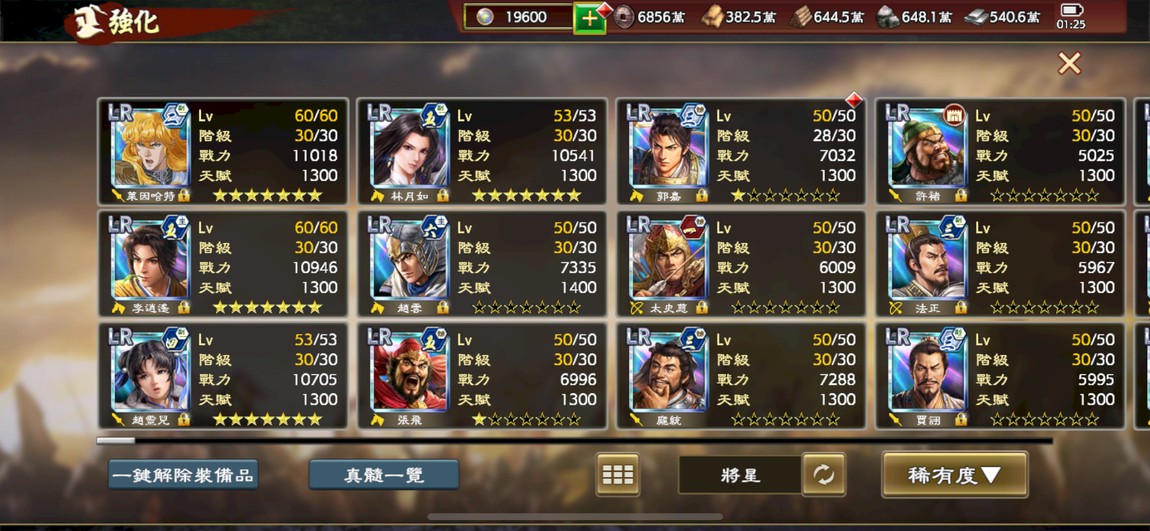
Task: Select the 趙雲 hero card
Action: point(482,263)
